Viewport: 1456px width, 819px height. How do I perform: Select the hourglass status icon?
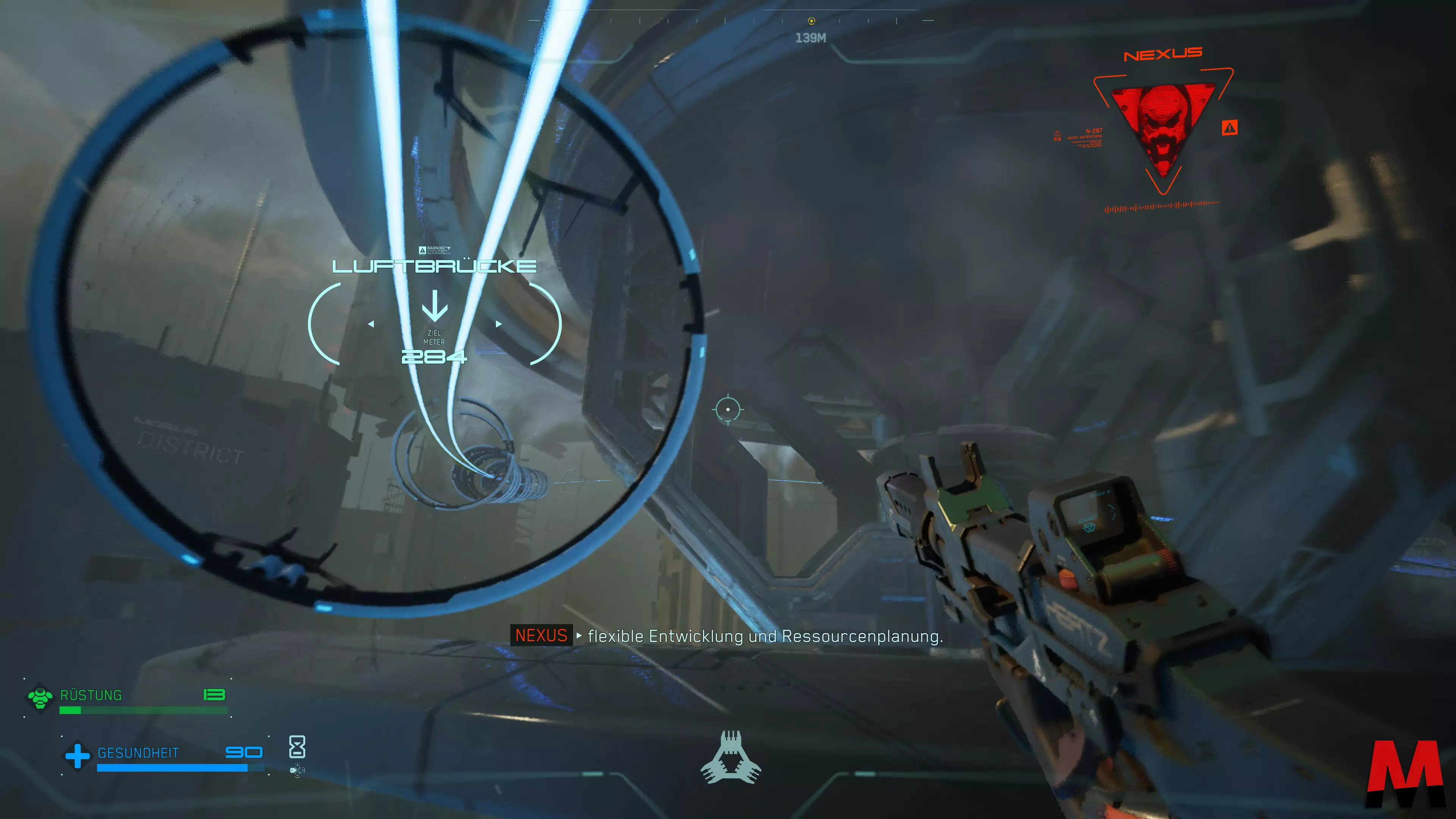pos(297,747)
